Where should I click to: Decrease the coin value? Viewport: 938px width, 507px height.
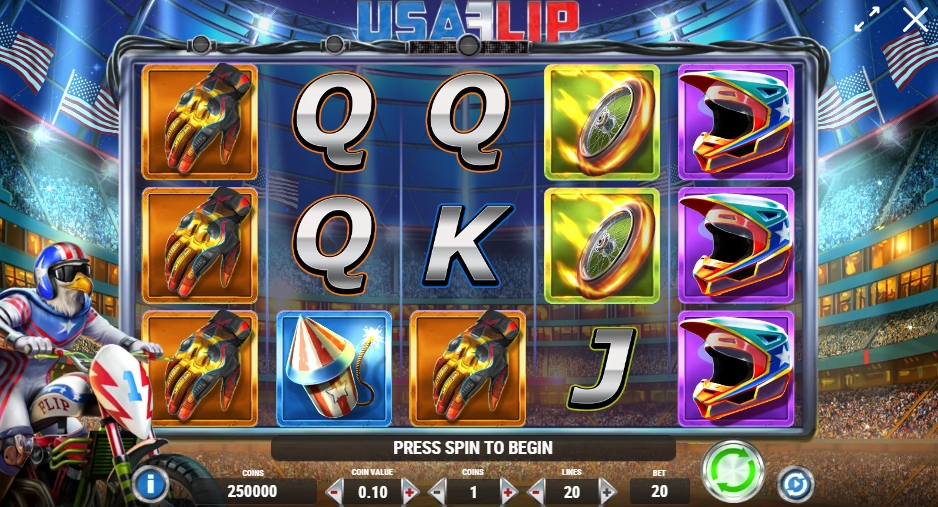[336, 491]
